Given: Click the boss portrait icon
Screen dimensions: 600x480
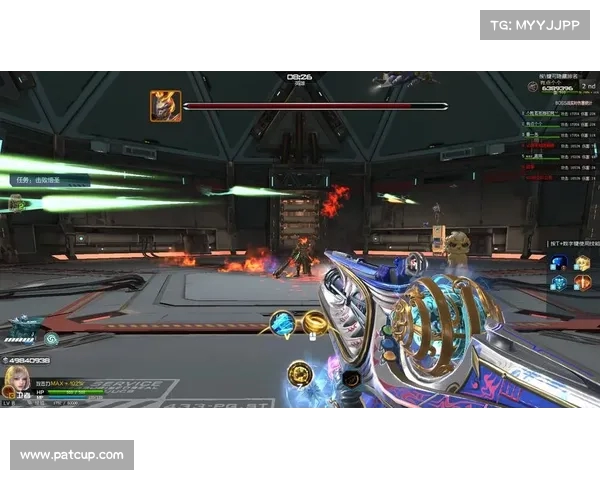Looking at the screenshot, I should click(x=165, y=105).
